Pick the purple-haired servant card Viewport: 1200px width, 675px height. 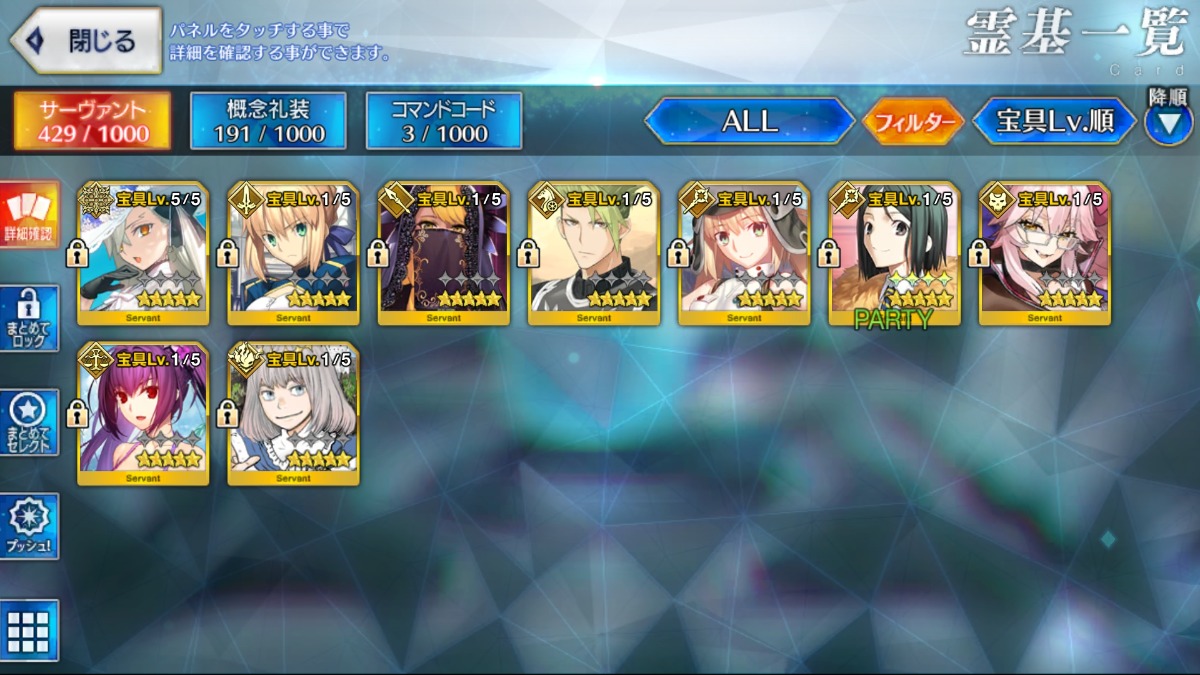click(x=143, y=413)
